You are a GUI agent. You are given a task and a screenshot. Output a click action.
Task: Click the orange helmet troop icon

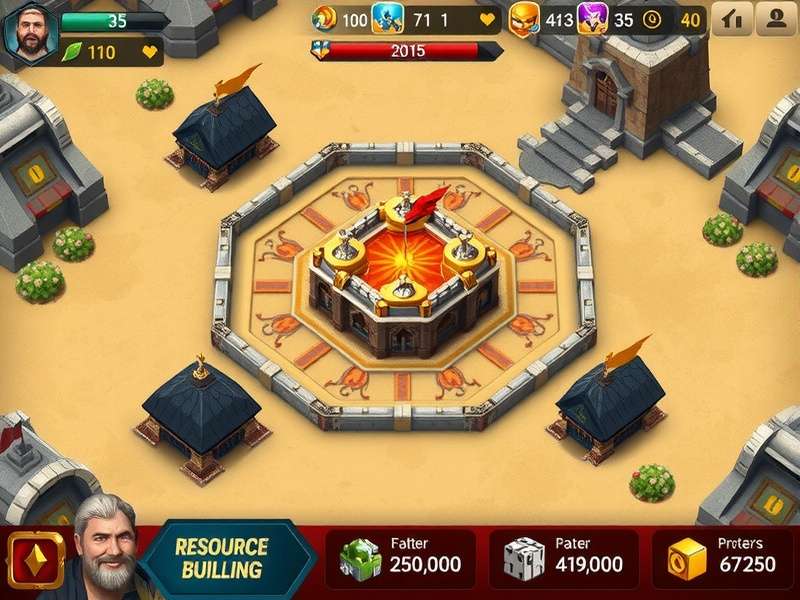tap(523, 19)
